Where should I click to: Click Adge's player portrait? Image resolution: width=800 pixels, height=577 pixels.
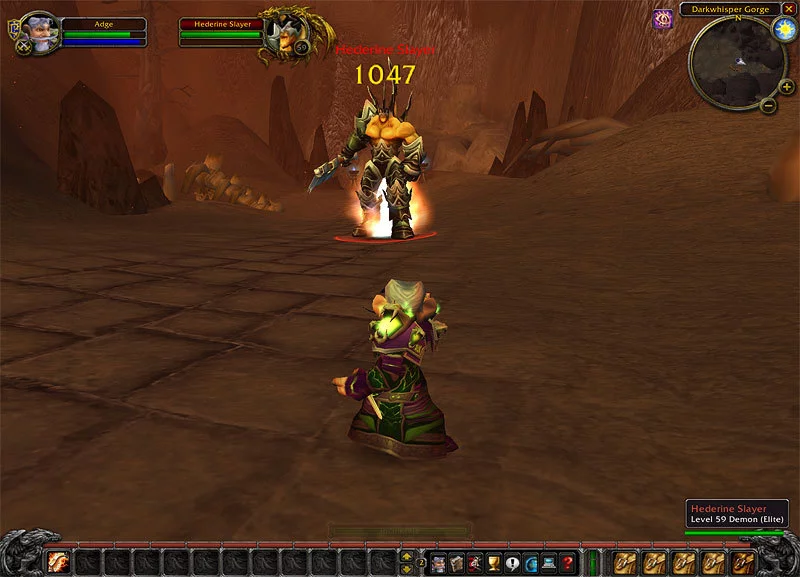coord(38,31)
